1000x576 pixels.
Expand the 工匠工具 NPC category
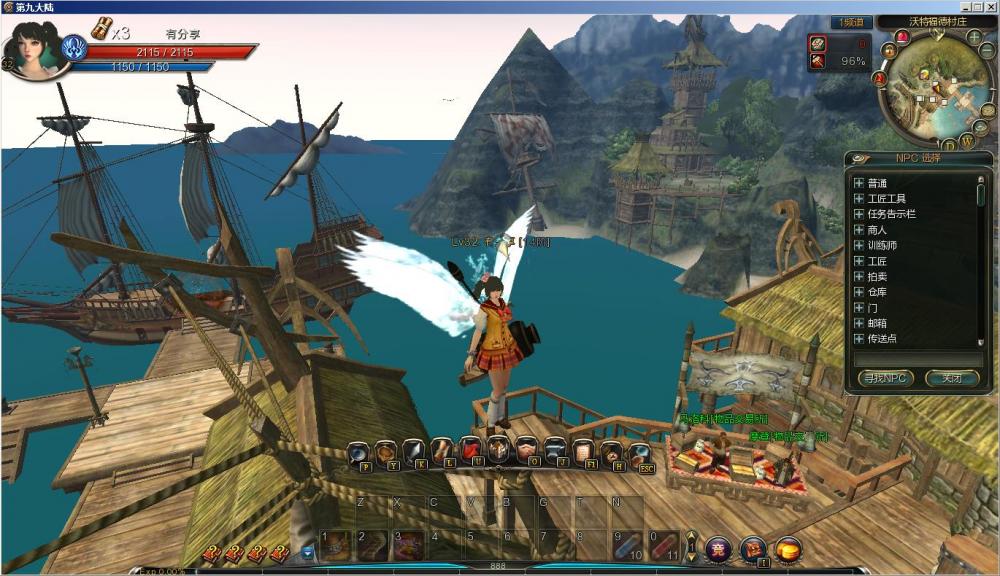(x=858, y=199)
